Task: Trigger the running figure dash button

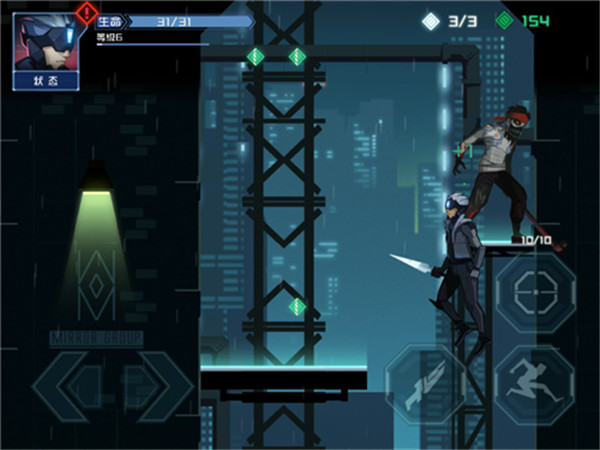Action: pos(534,383)
